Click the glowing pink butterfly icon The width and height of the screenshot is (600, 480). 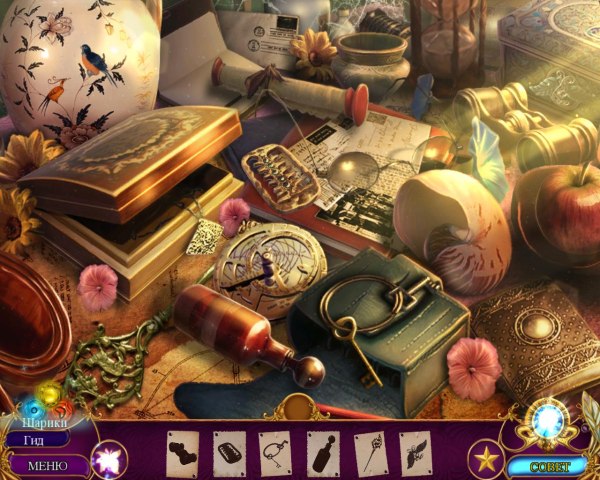[x=106, y=459]
